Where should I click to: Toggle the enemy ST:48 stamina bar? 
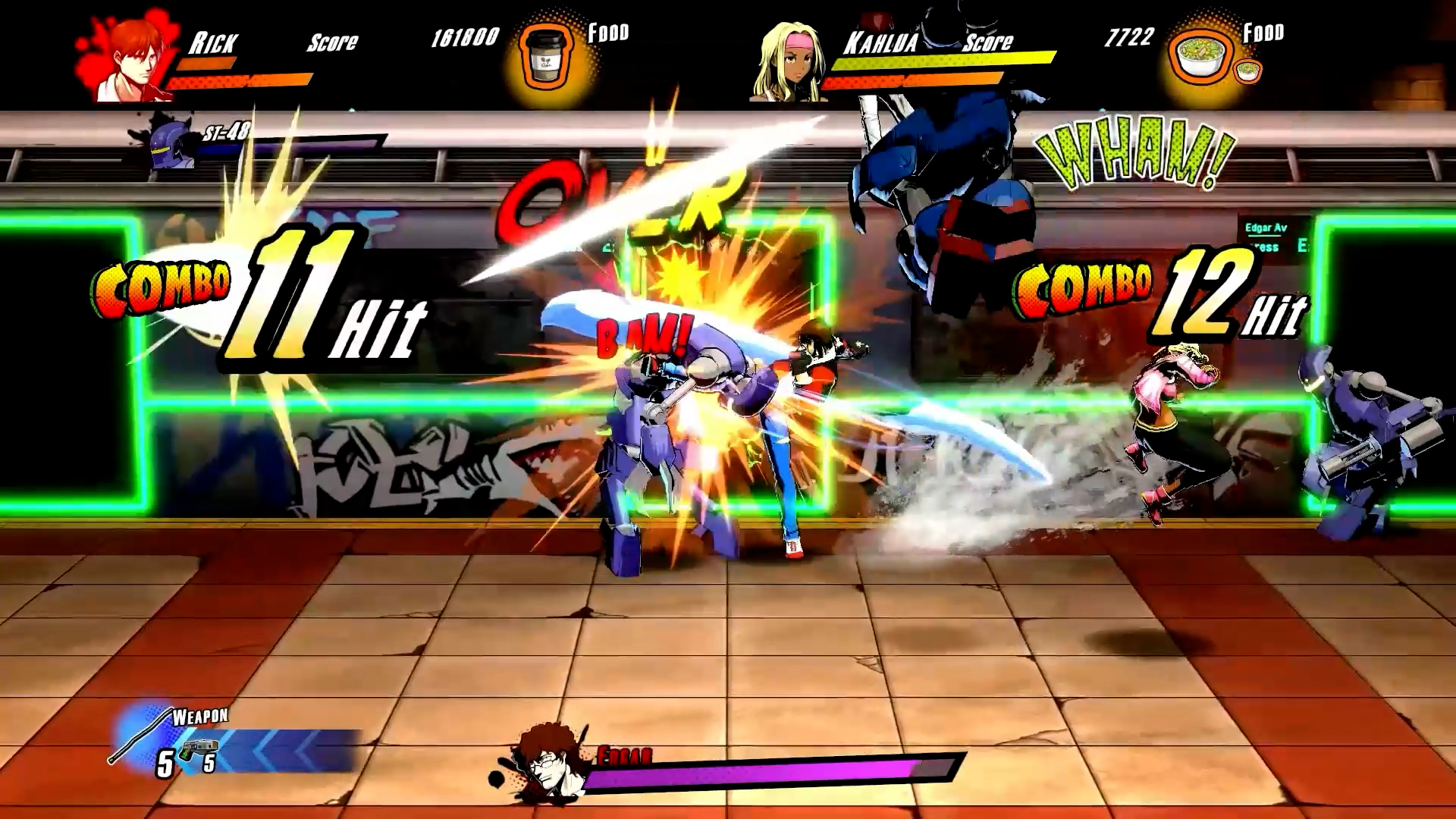[288, 147]
